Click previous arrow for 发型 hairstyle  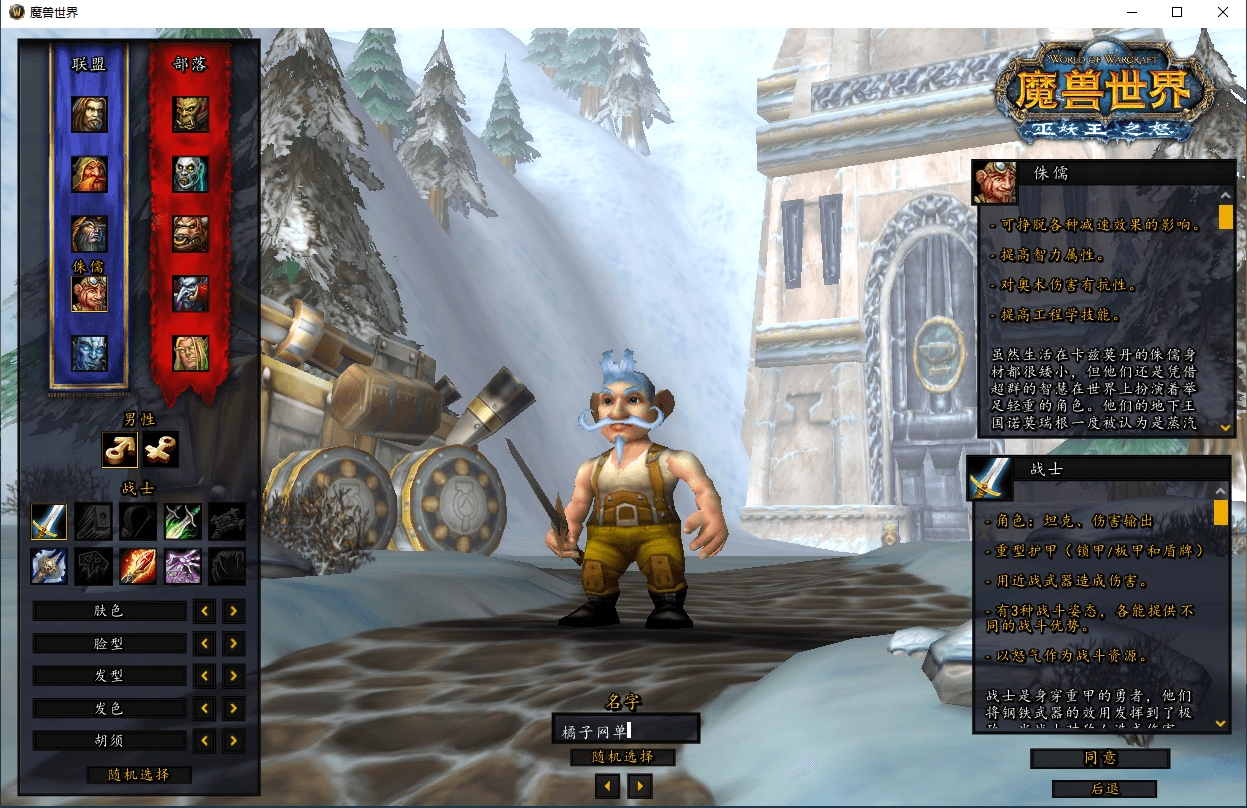(x=204, y=676)
